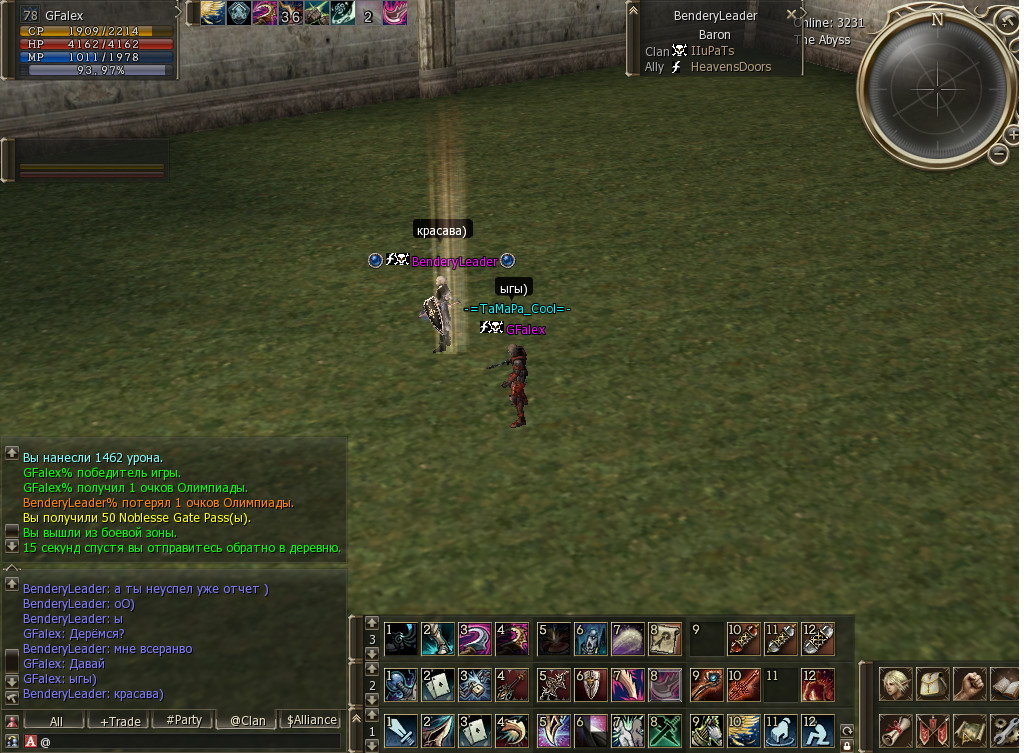The image size is (1028, 753).
Task: Open the $Alliance chat tab
Action: [311, 720]
